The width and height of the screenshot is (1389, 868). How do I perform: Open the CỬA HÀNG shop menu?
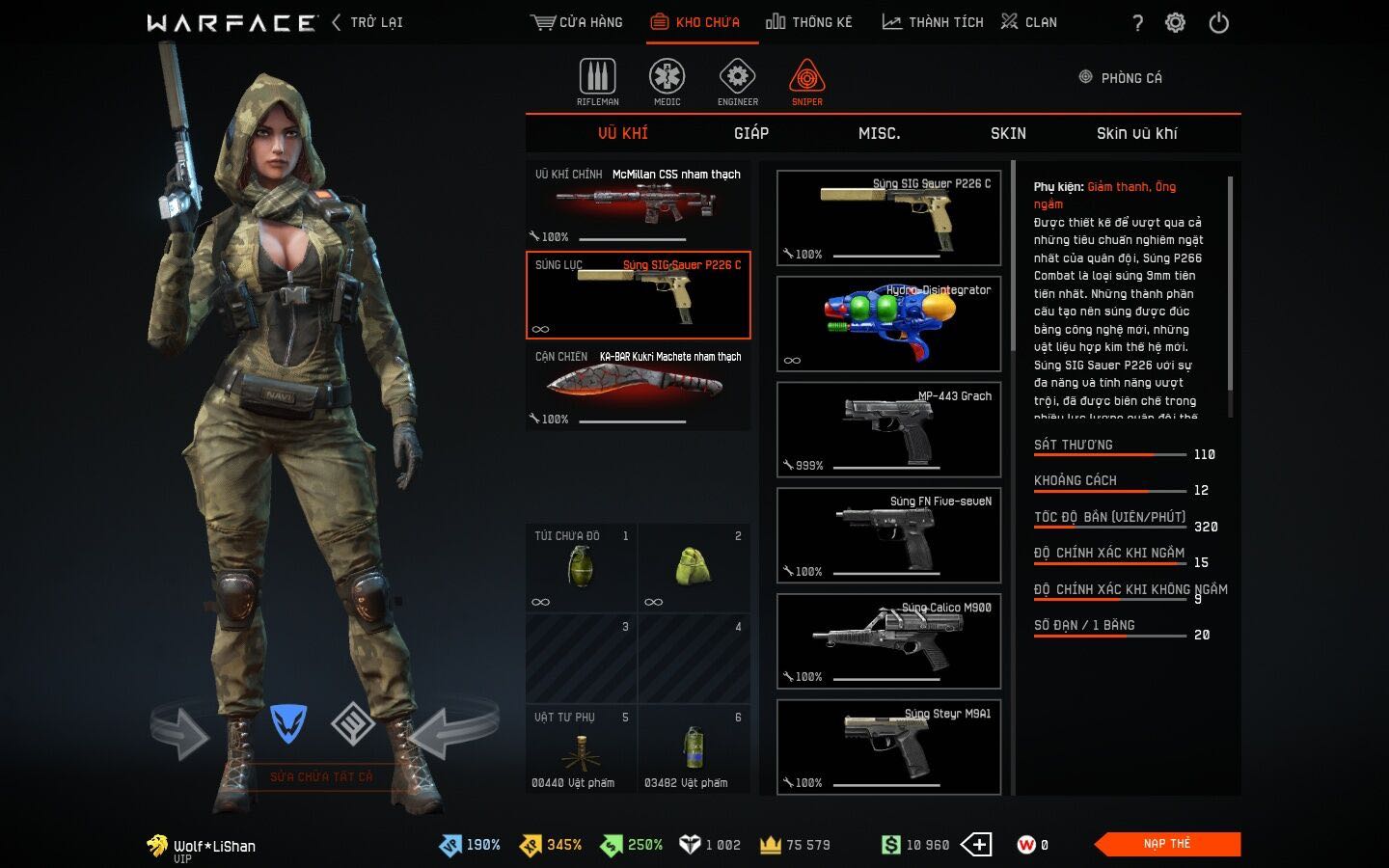(577, 22)
